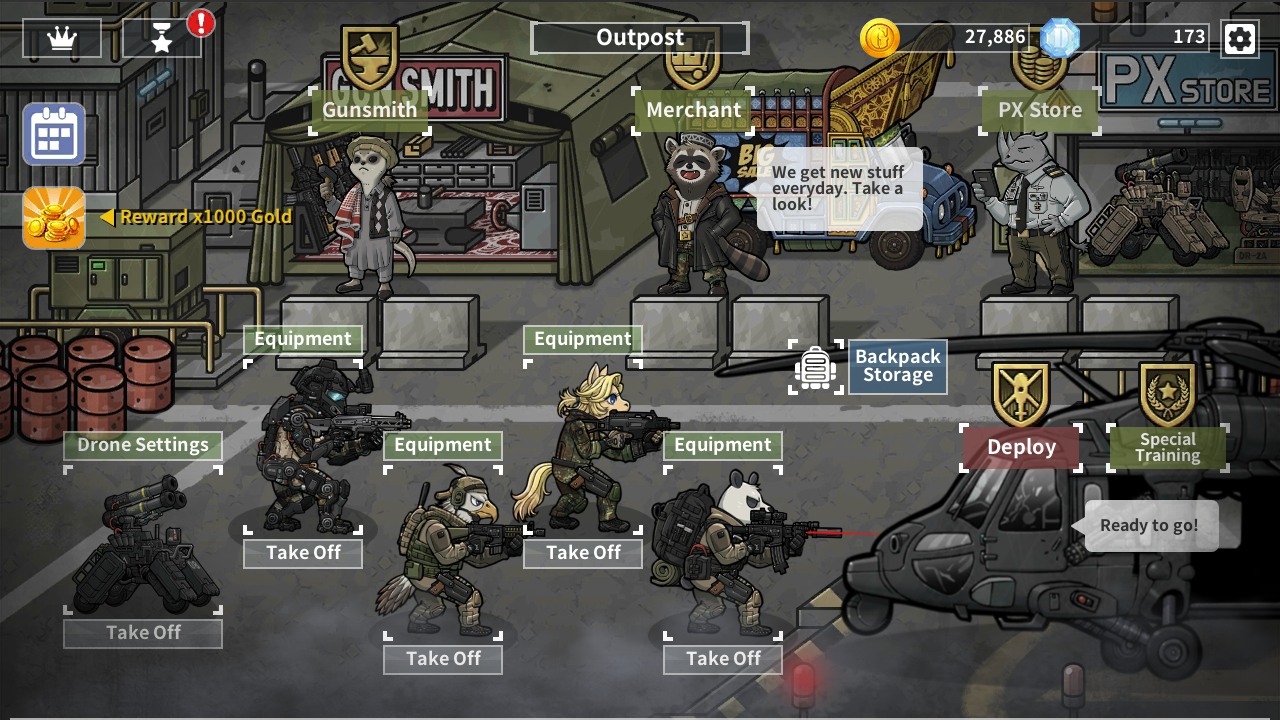Viewport: 1280px width, 720px height.
Task: Click the Outpost title banner
Action: coord(639,37)
